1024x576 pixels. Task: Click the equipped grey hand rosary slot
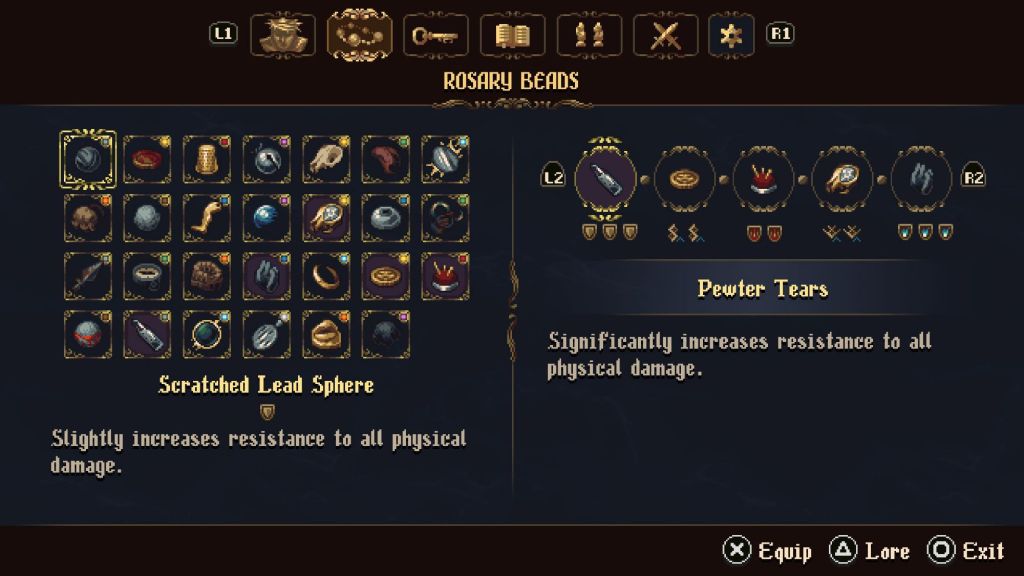click(921, 178)
